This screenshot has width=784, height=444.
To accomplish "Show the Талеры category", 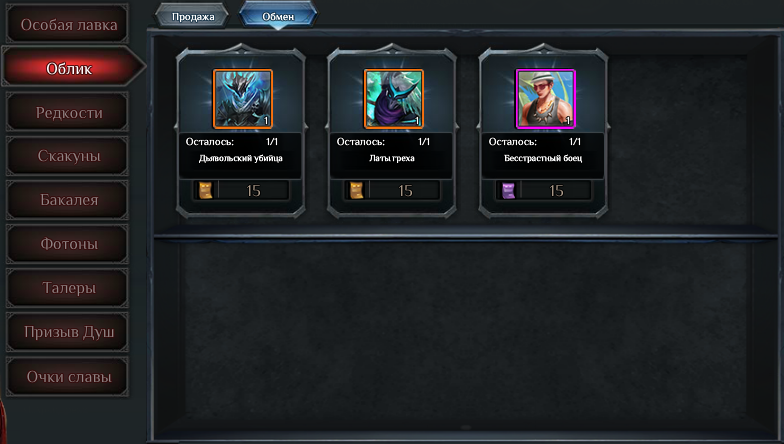I will pos(68,289).
